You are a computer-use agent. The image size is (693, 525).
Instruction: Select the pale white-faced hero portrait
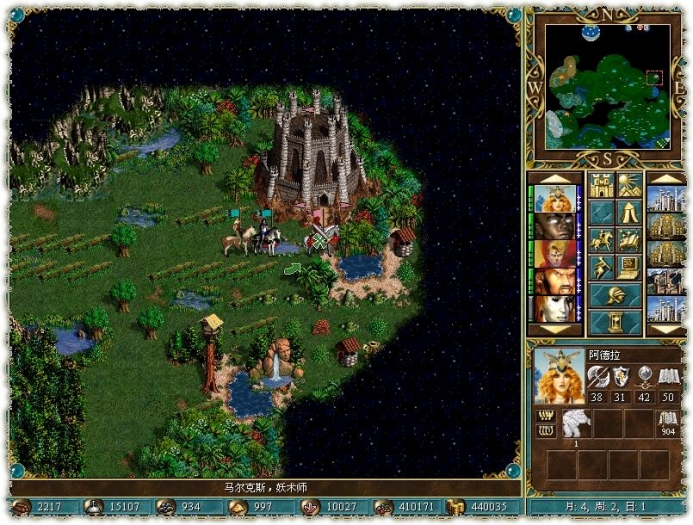tap(553, 308)
